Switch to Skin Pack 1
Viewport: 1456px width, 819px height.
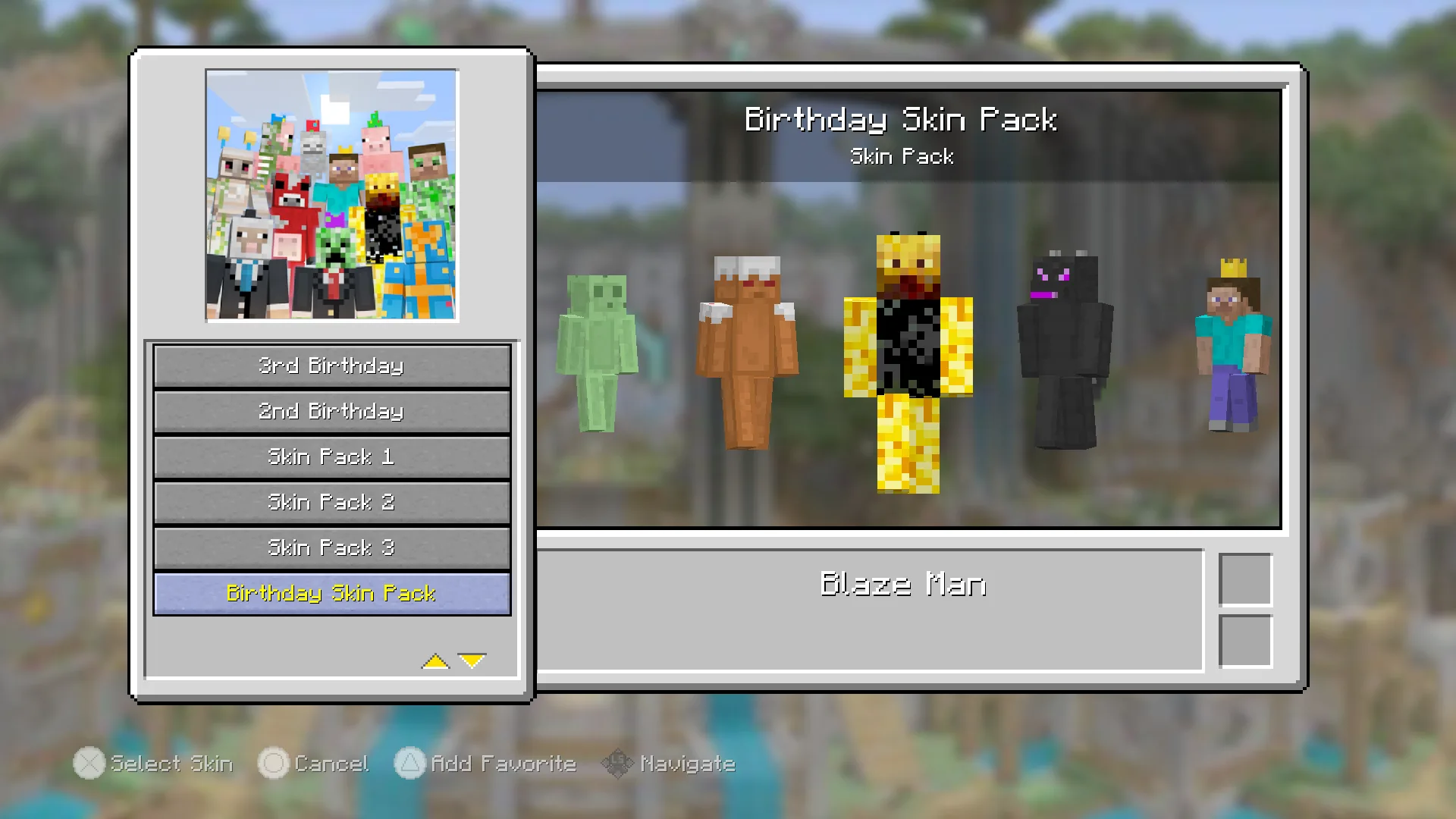coord(331,457)
